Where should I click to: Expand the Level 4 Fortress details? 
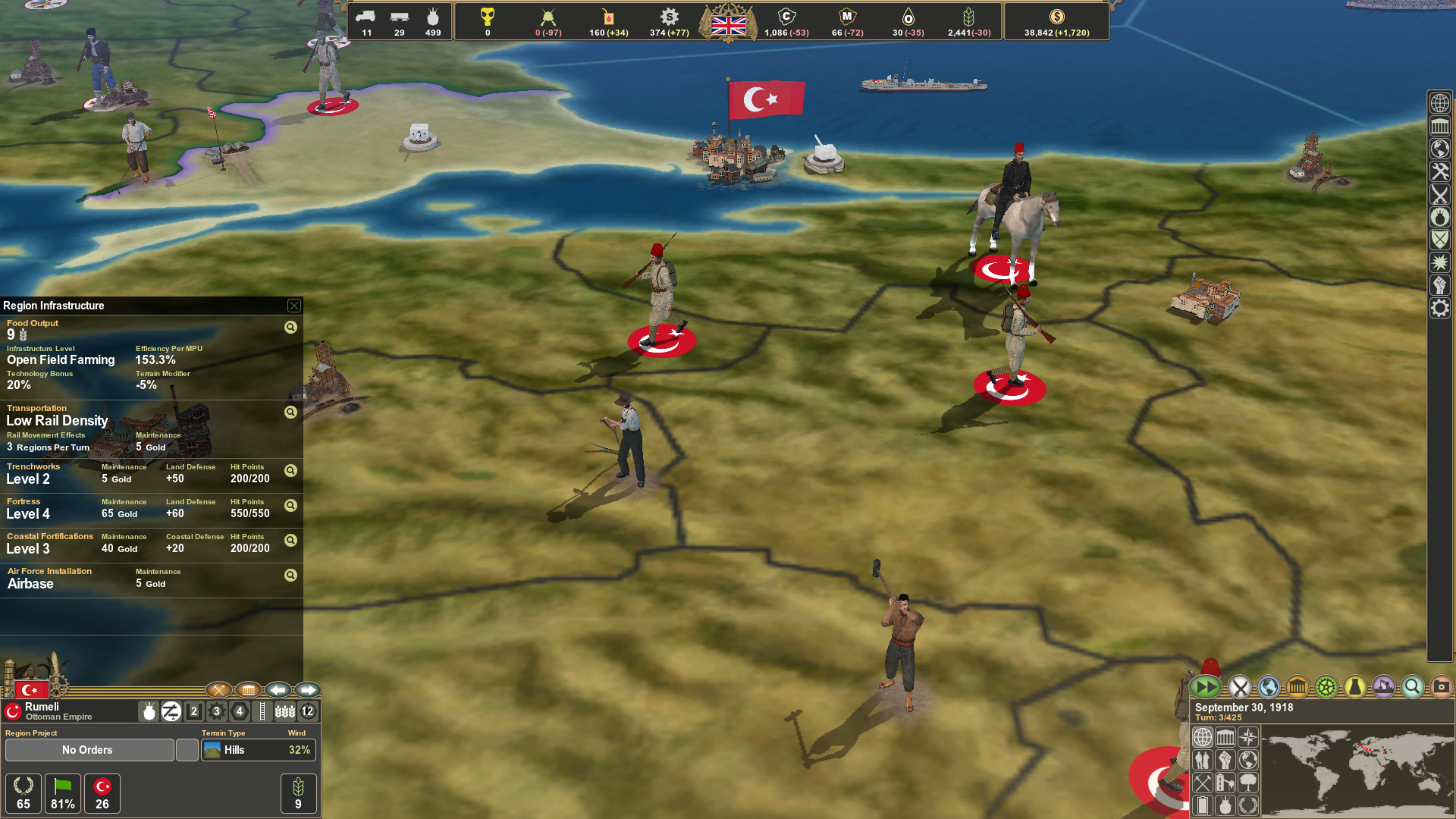(x=290, y=506)
